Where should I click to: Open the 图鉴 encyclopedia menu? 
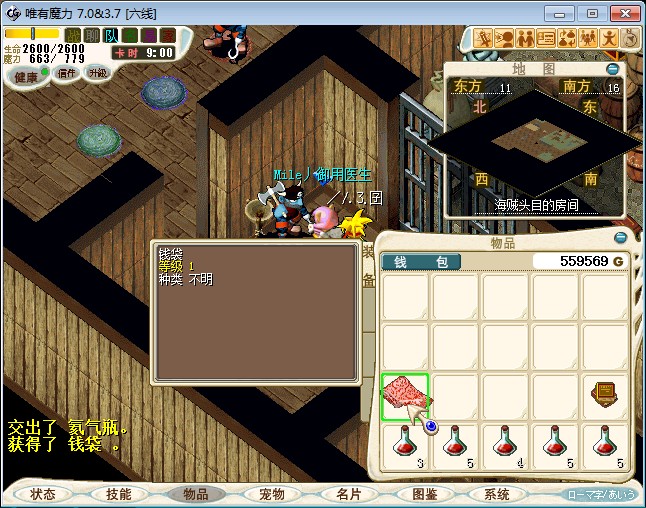[423, 494]
